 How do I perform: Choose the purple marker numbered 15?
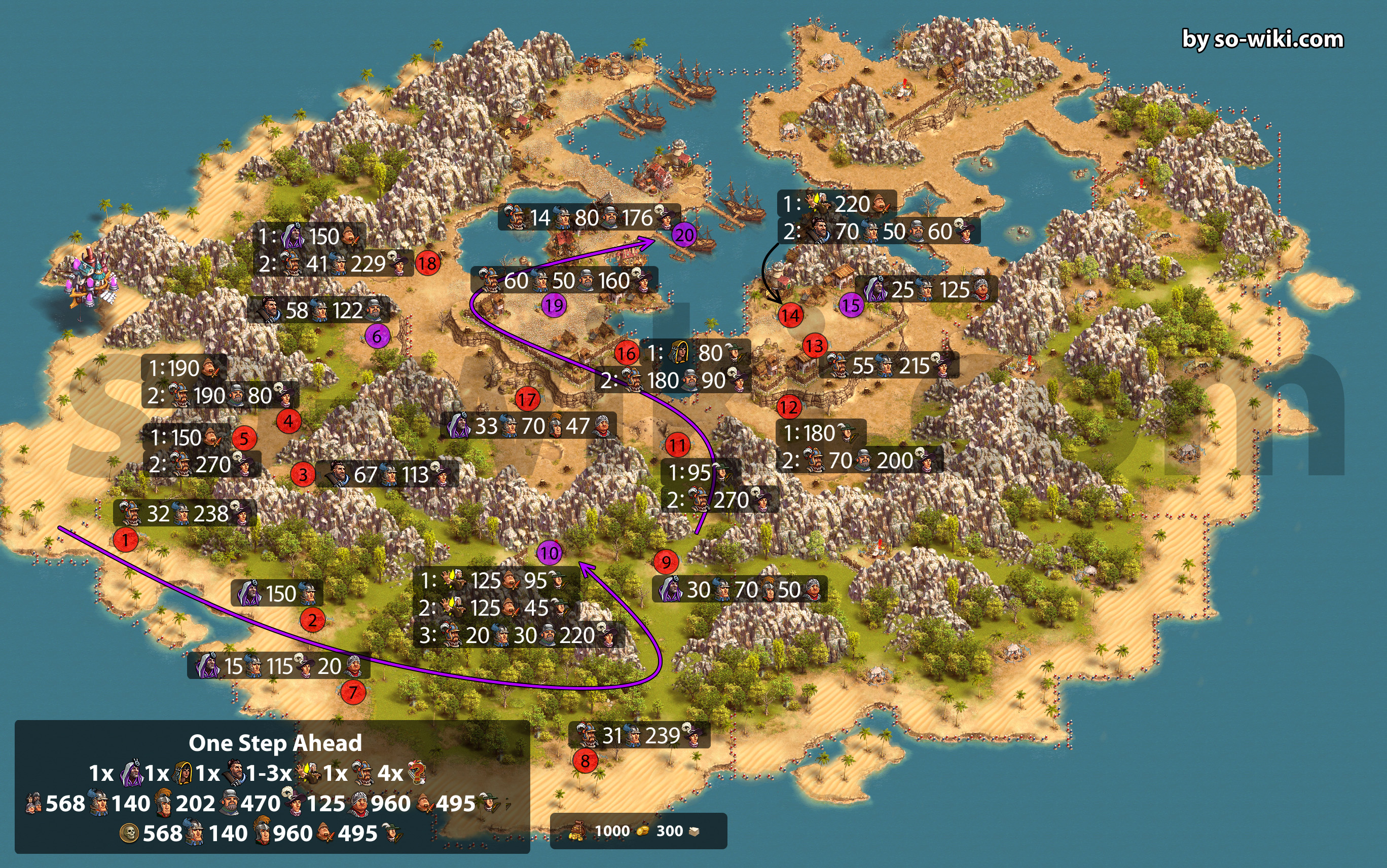[x=851, y=305]
